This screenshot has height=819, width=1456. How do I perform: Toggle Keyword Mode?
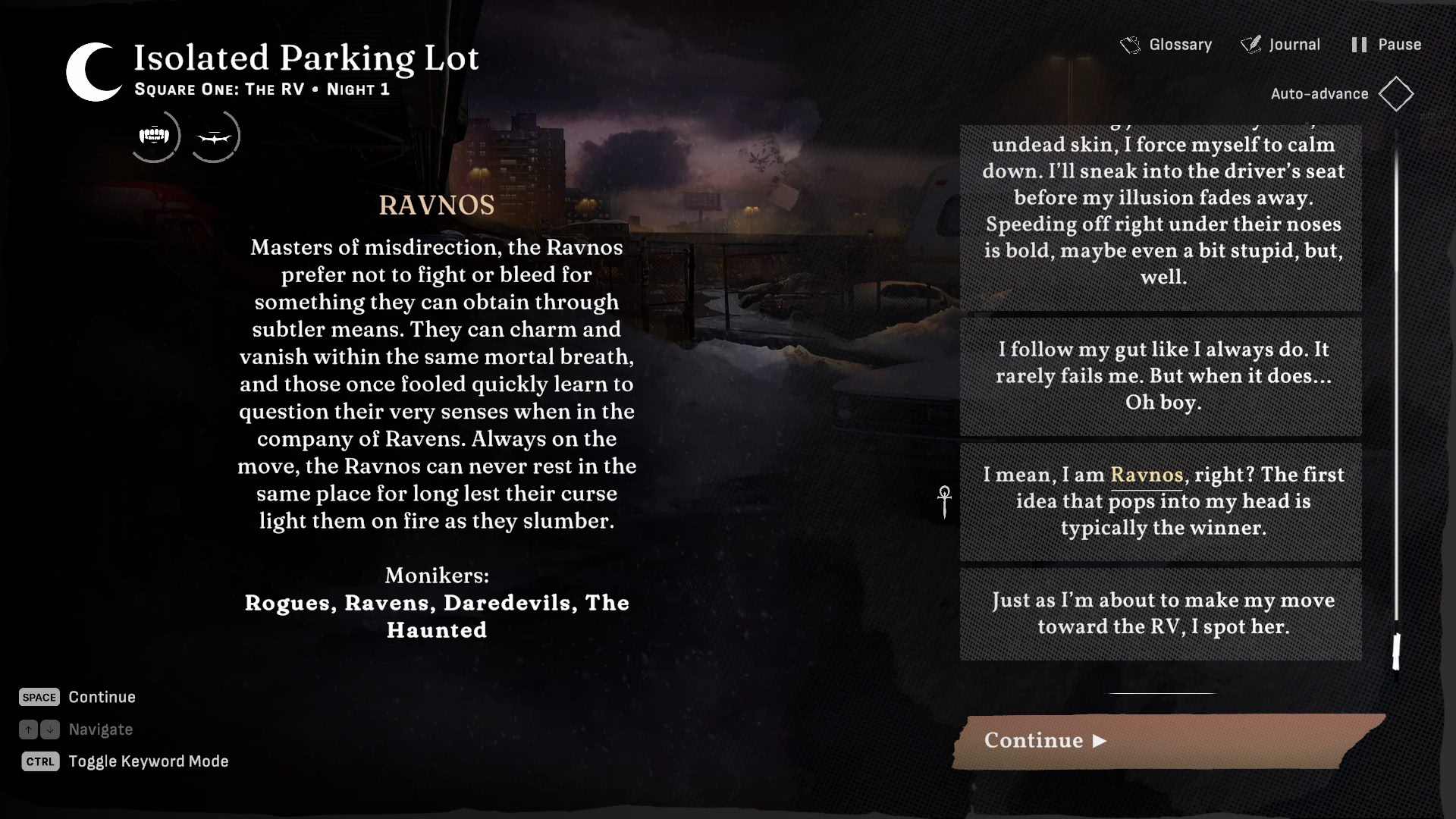(x=39, y=761)
